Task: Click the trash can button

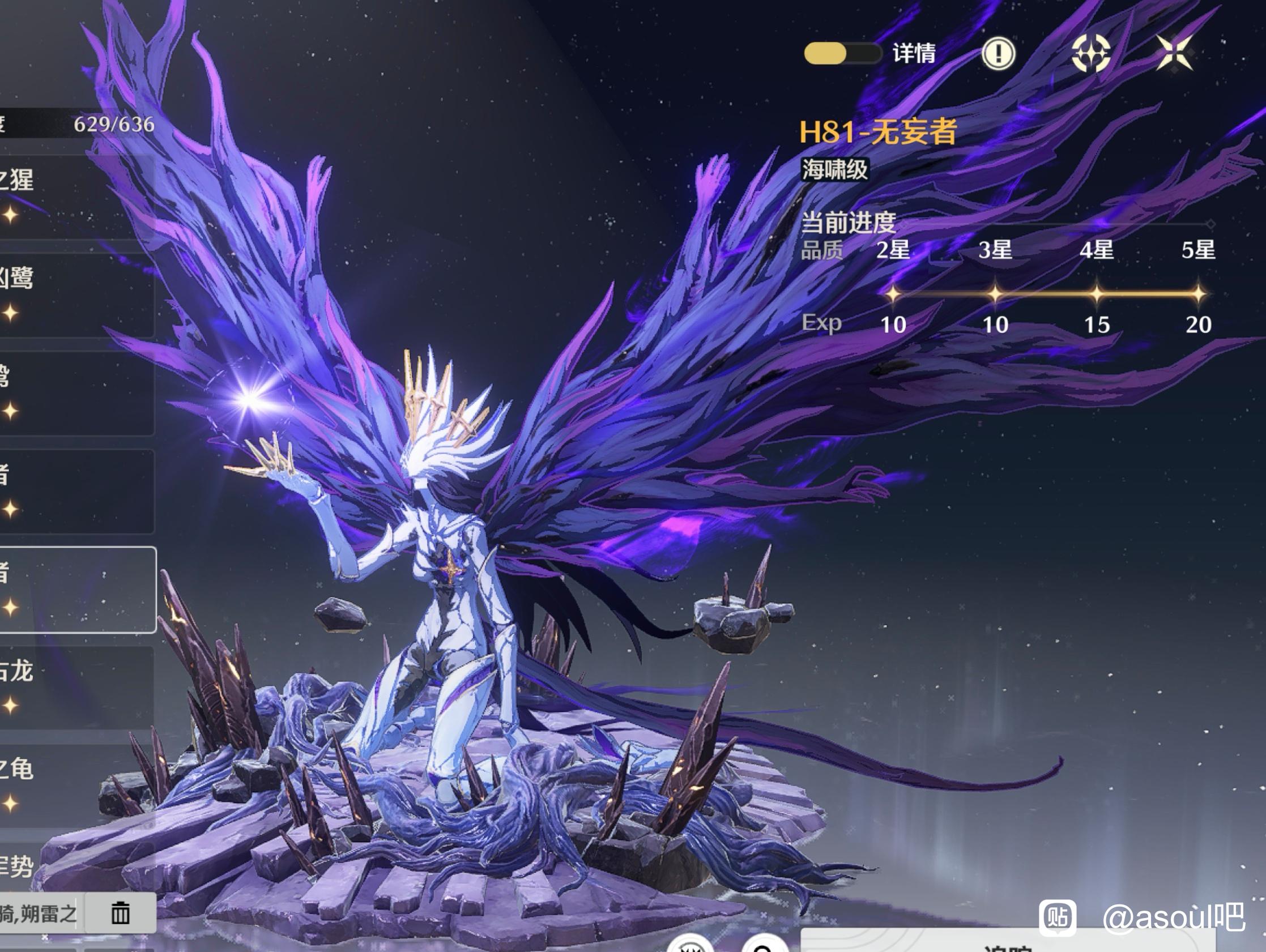Action: (120, 913)
